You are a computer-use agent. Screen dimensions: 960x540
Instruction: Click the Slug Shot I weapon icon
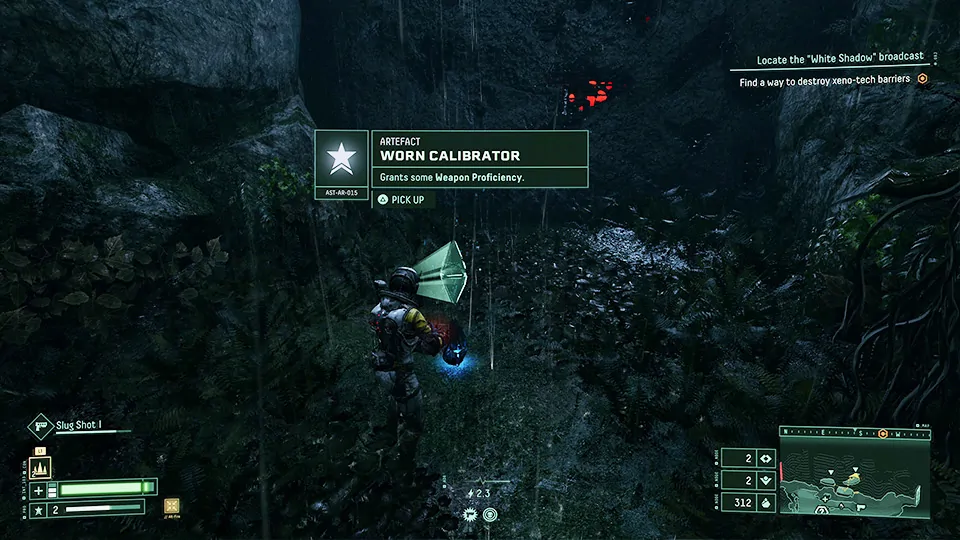[40, 425]
